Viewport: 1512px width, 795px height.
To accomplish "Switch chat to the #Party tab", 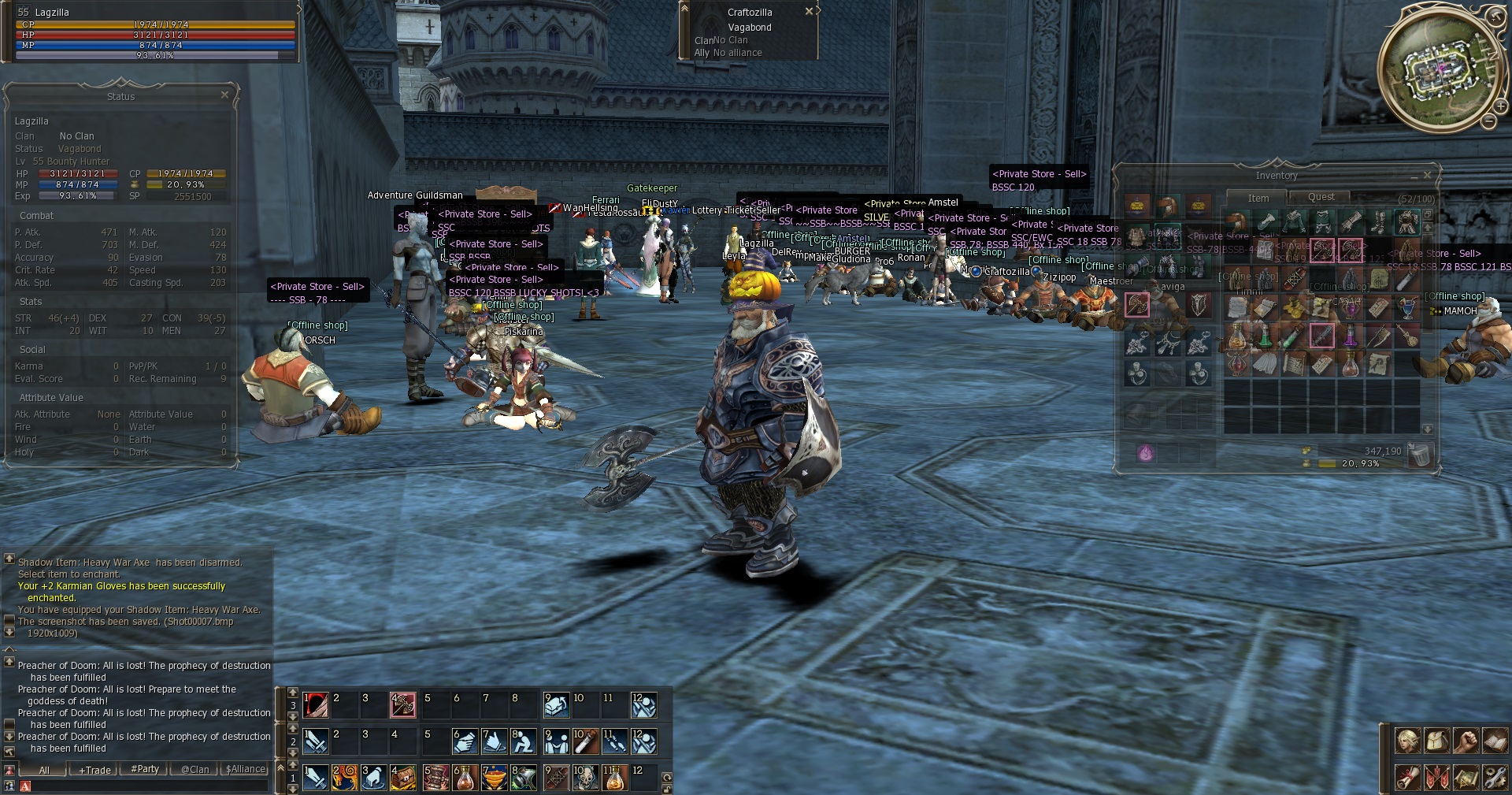I will click(x=145, y=769).
